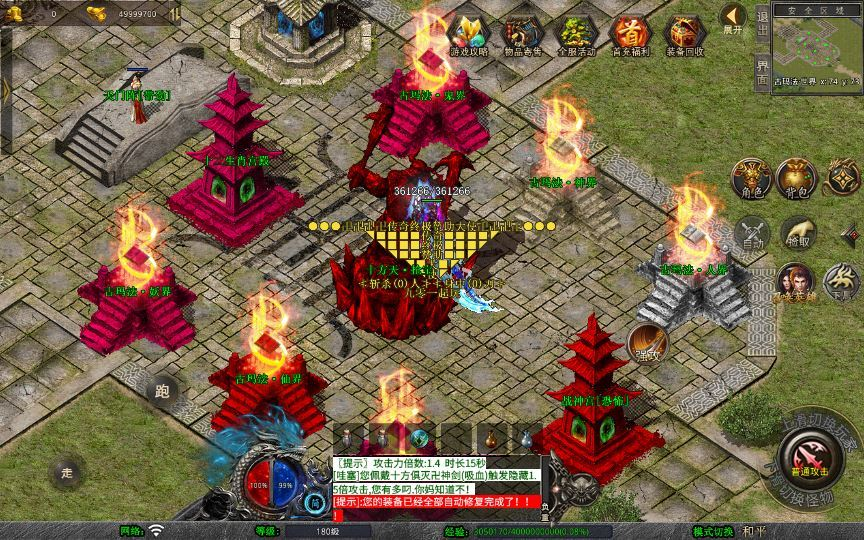Click the 退出 exit tab
The width and height of the screenshot is (864, 540).
click(762, 24)
